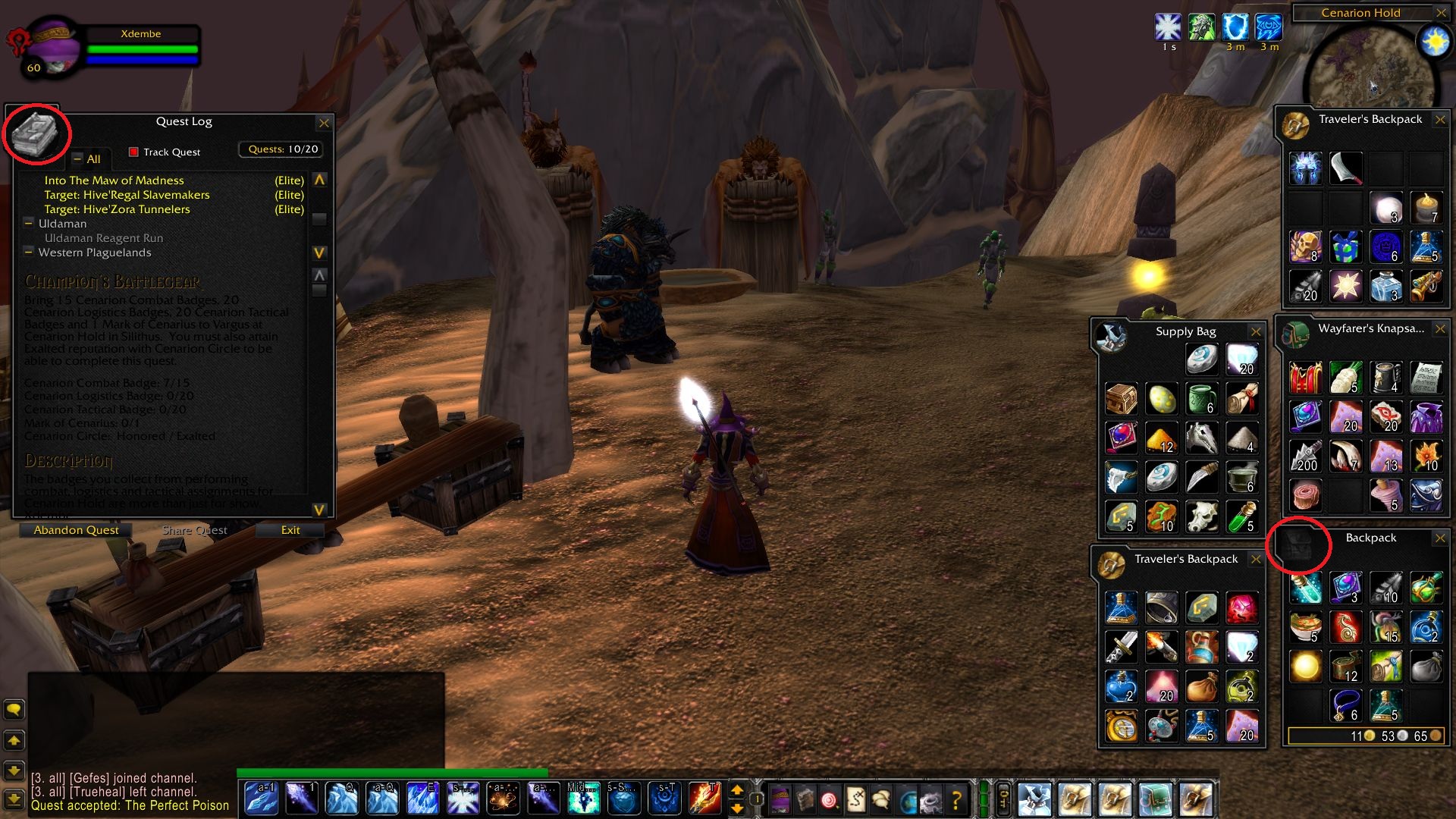Close the Quest Log window
Viewport: 1456px width, 819px height.
click(324, 123)
